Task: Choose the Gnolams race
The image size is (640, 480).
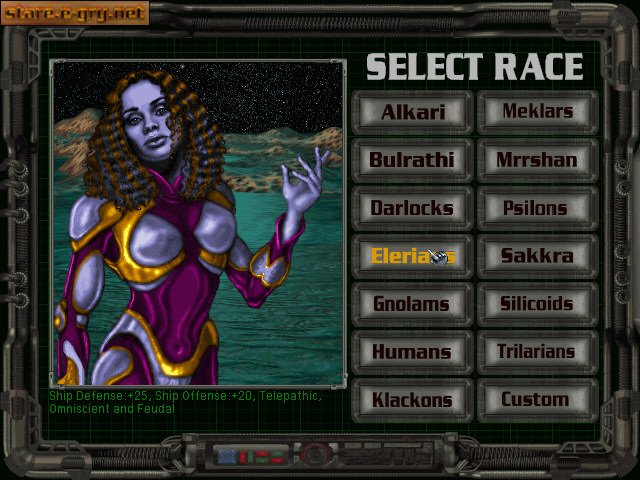Action: pyautogui.click(x=411, y=304)
